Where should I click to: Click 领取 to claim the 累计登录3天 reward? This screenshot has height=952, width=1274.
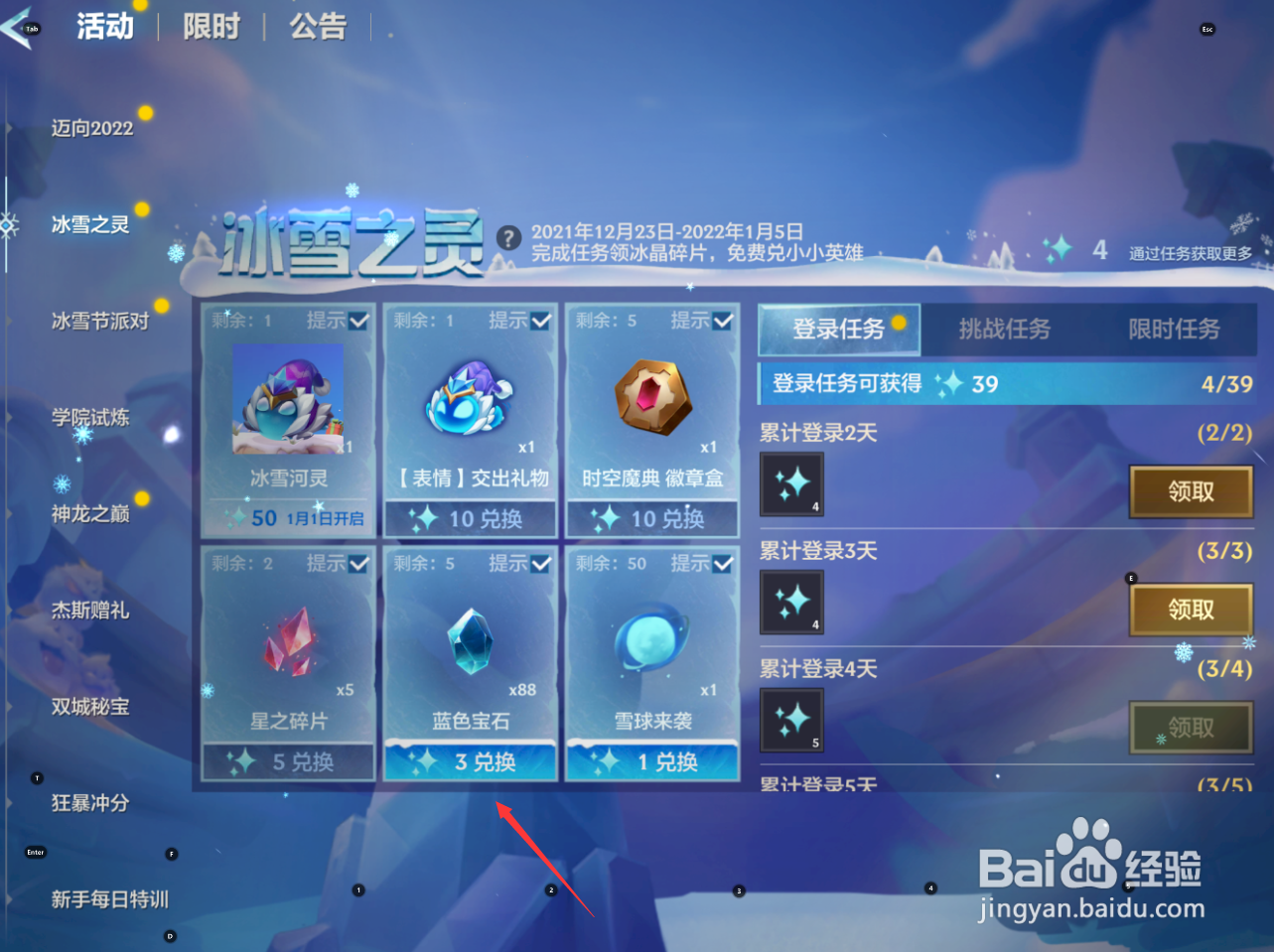click(1190, 610)
